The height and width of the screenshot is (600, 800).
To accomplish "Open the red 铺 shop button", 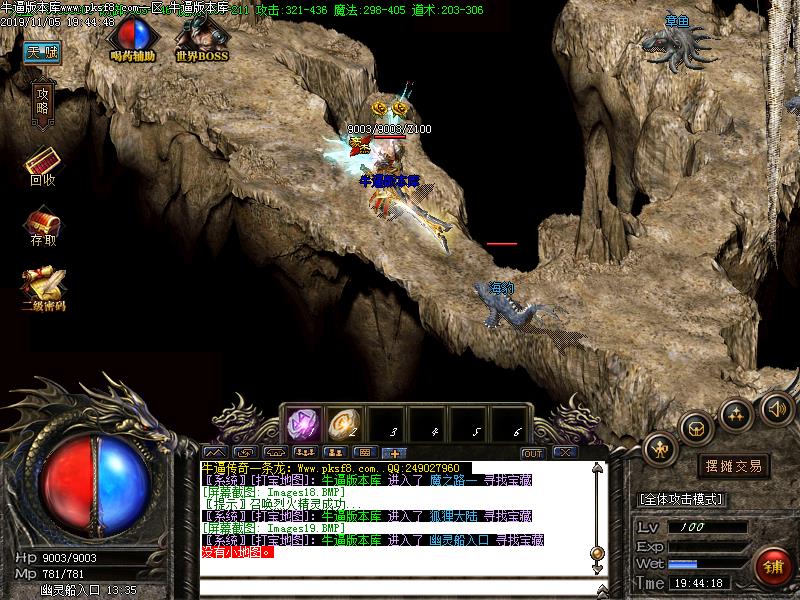I will [774, 567].
